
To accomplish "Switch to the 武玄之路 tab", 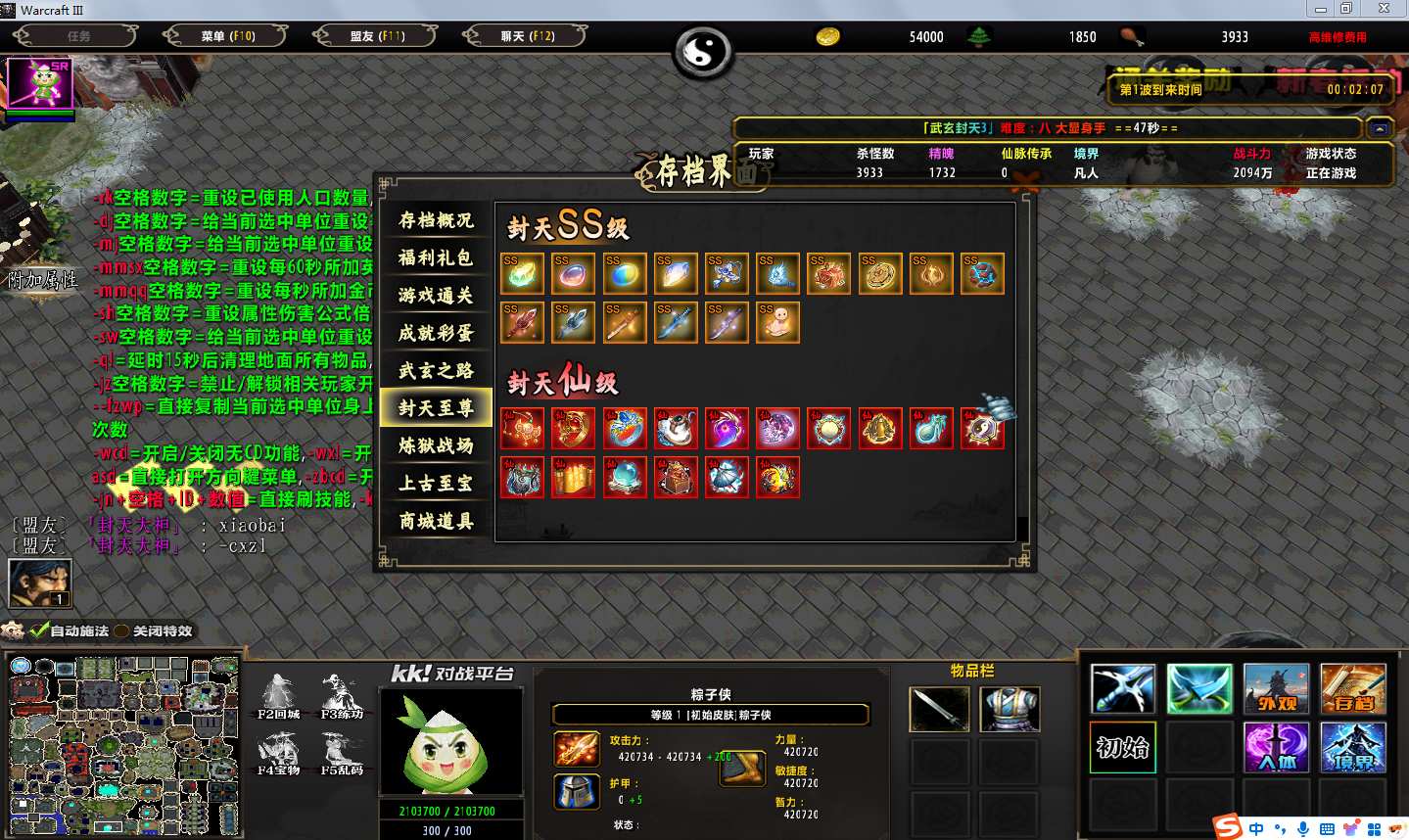I will (x=436, y=370).
